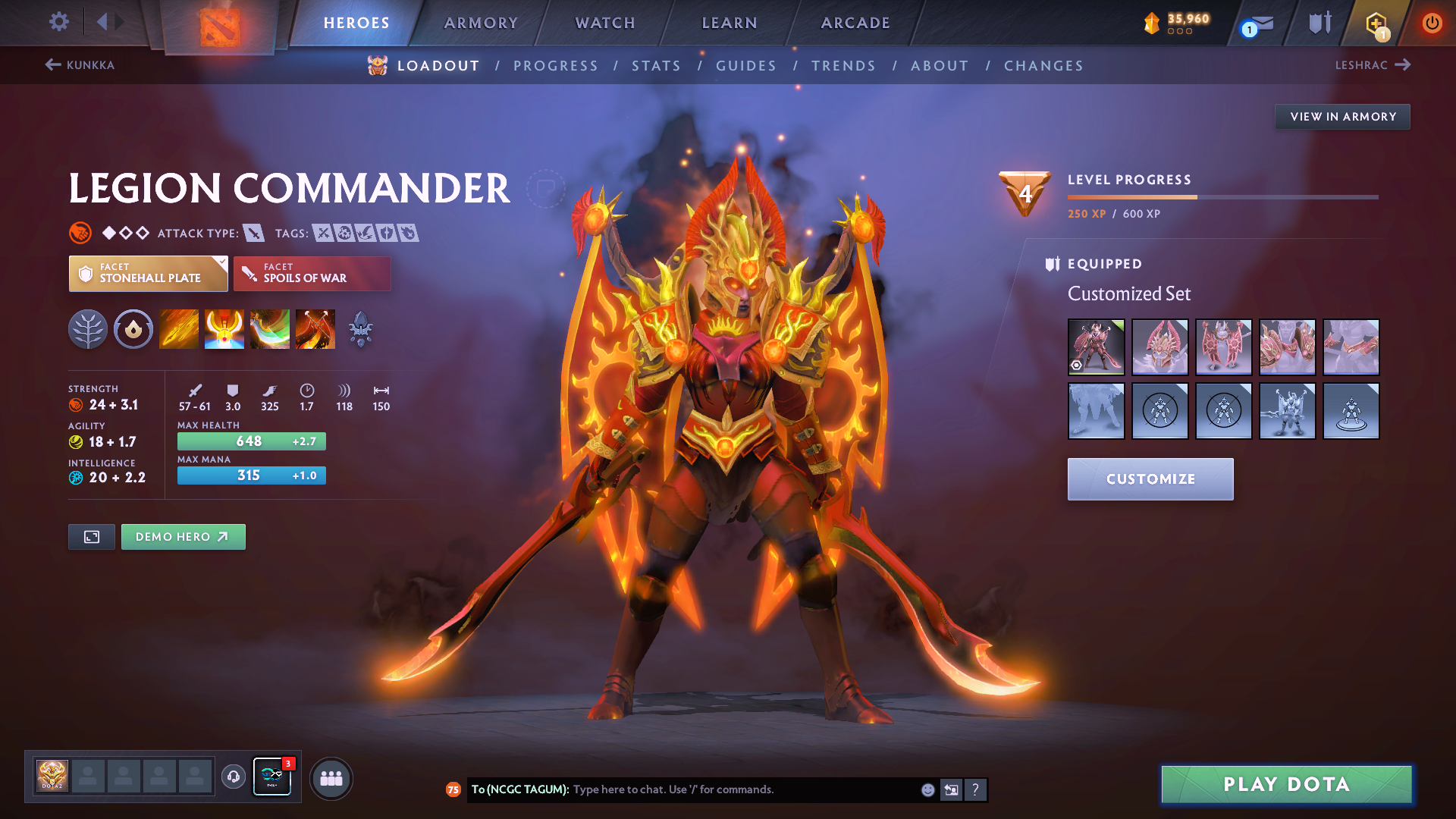Click VIEW IN ARMORY

pos(1342,117)
